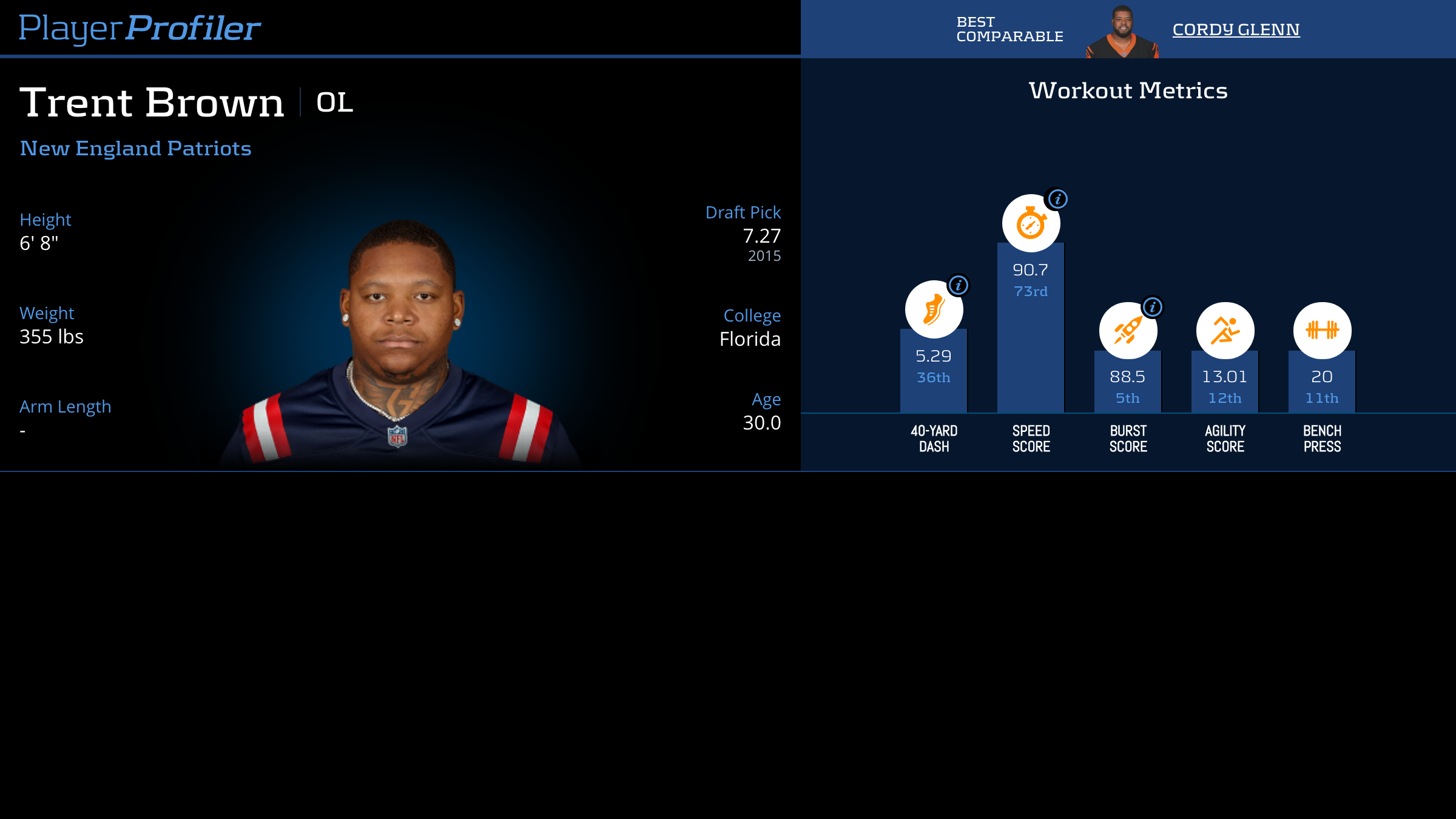This screenshot has width=1456, height=819.
Task: Click Cordy Glenn's headshot thumbnail
Action: pos(1122,33)
